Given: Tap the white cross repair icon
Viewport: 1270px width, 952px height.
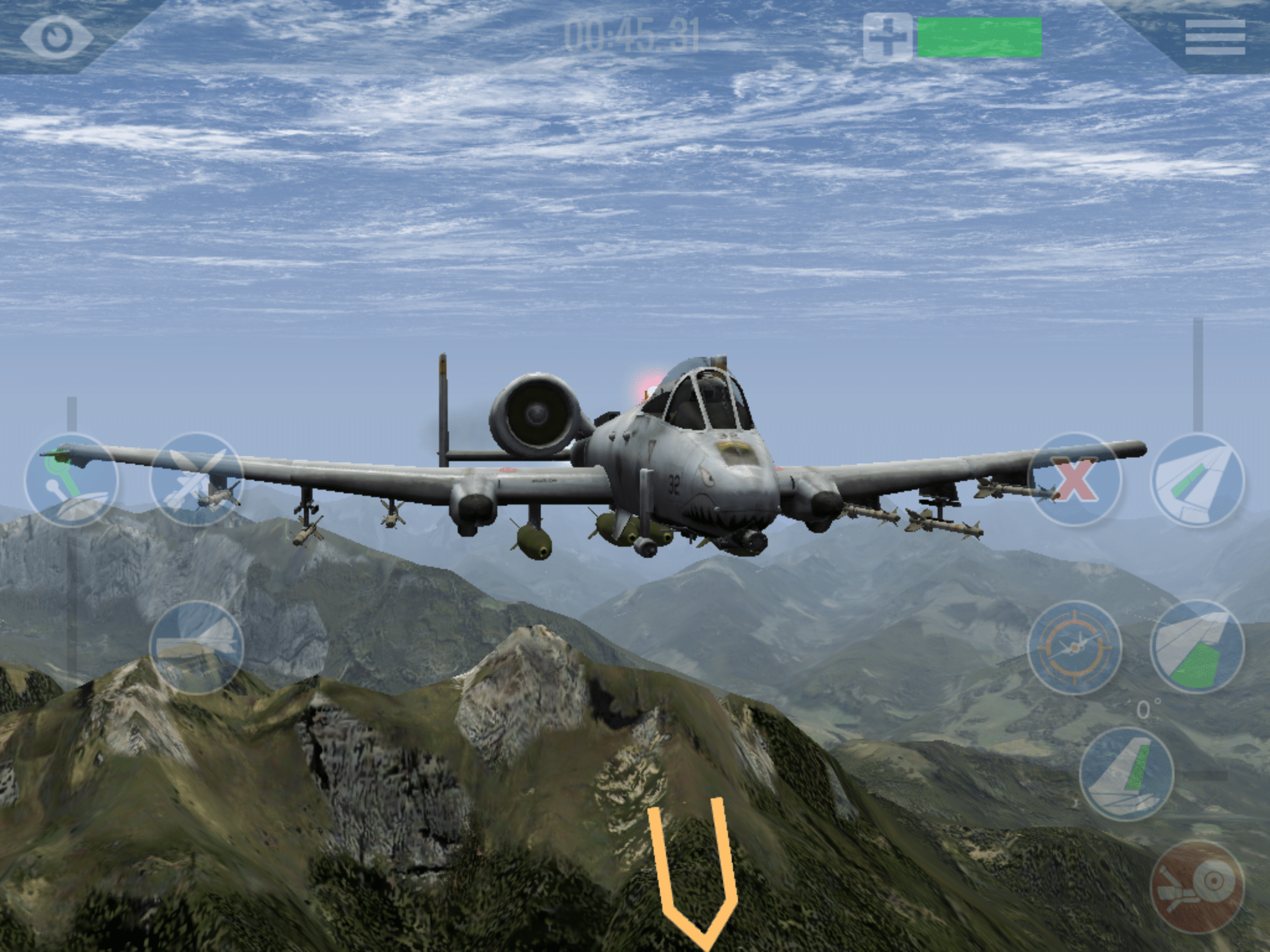Looking at the screenshot, I should coord(887,38).
